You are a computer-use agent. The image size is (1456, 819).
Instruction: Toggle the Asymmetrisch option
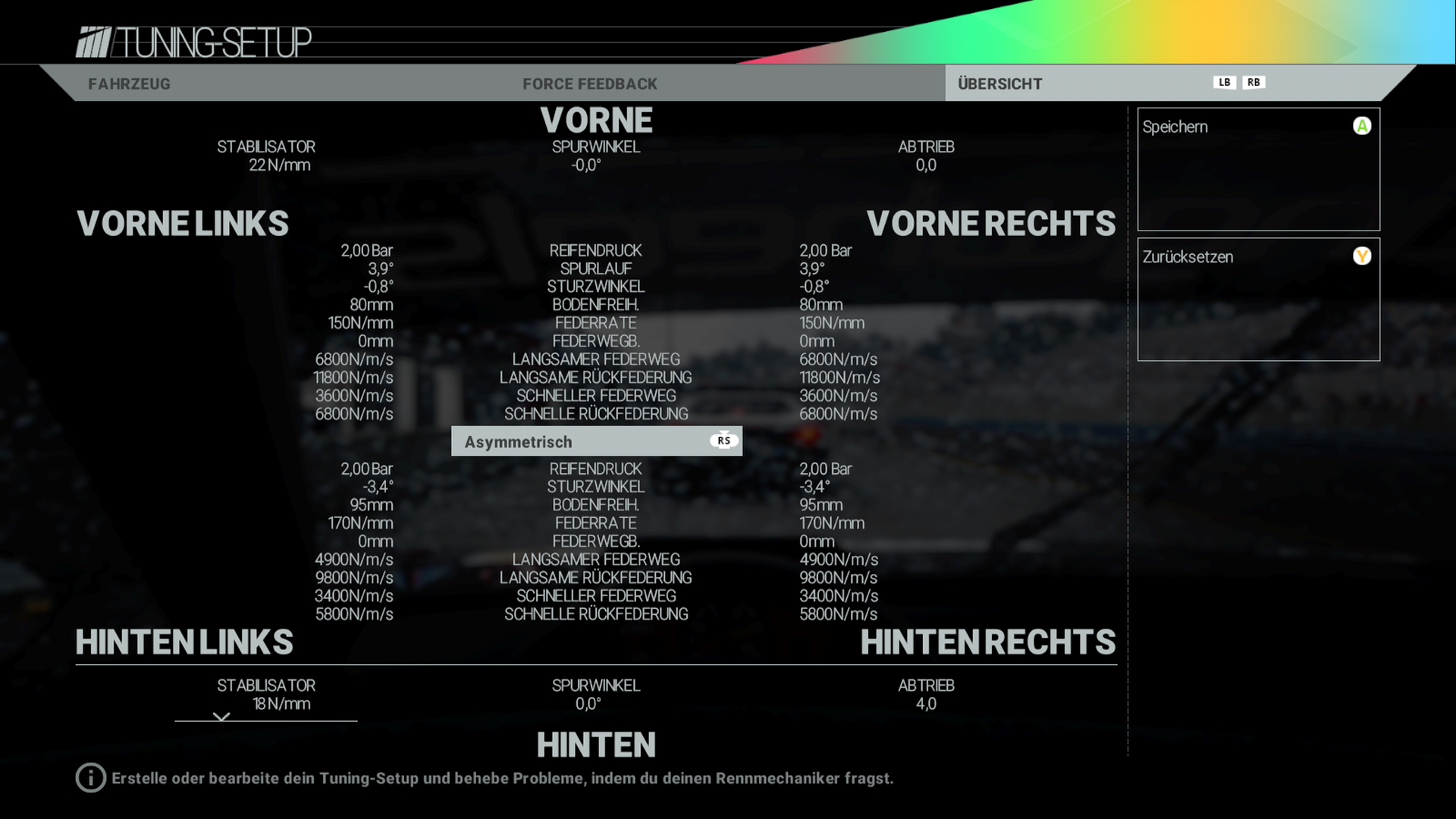tap(596, 441)
